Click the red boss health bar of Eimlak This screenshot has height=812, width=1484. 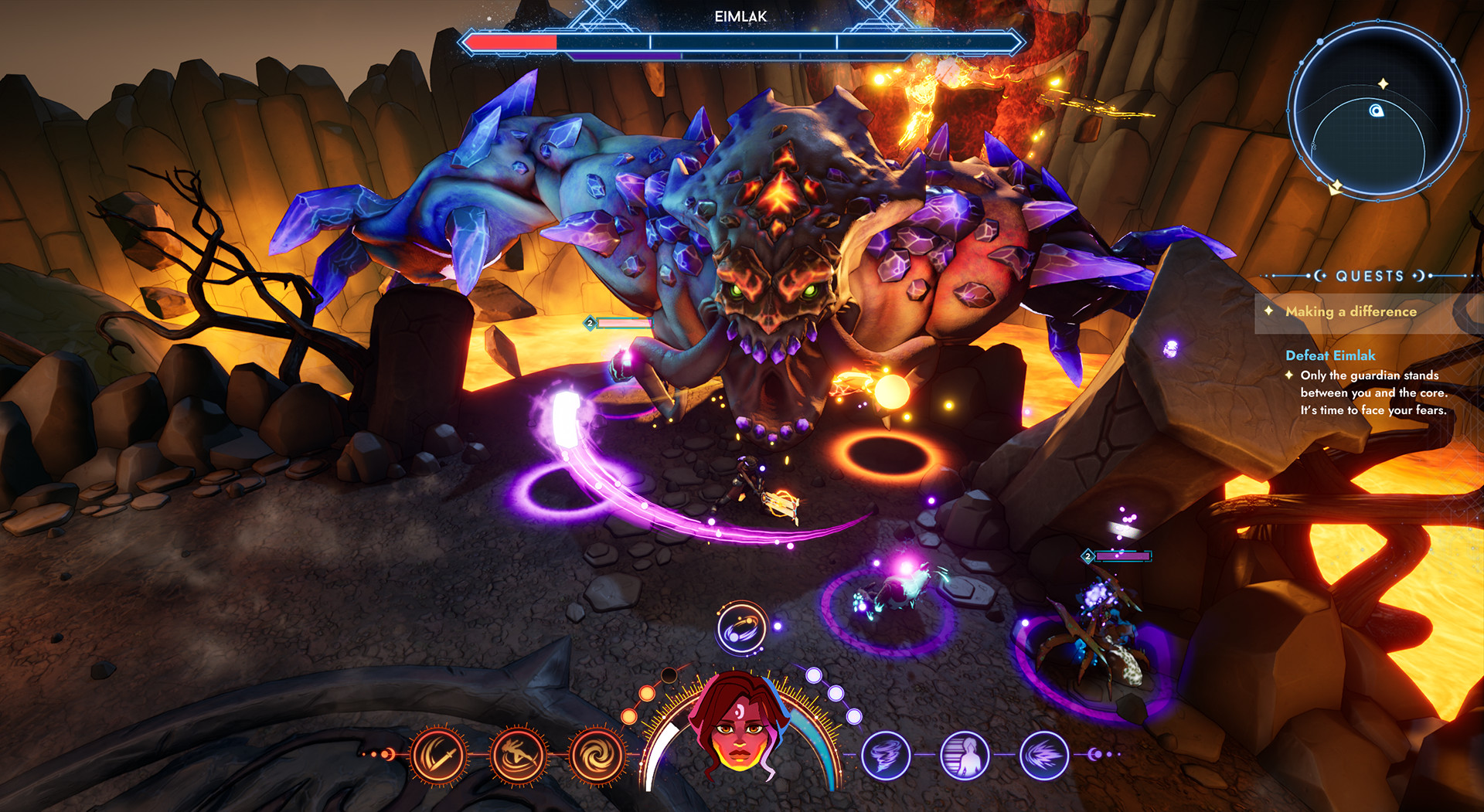pos(512,43)
